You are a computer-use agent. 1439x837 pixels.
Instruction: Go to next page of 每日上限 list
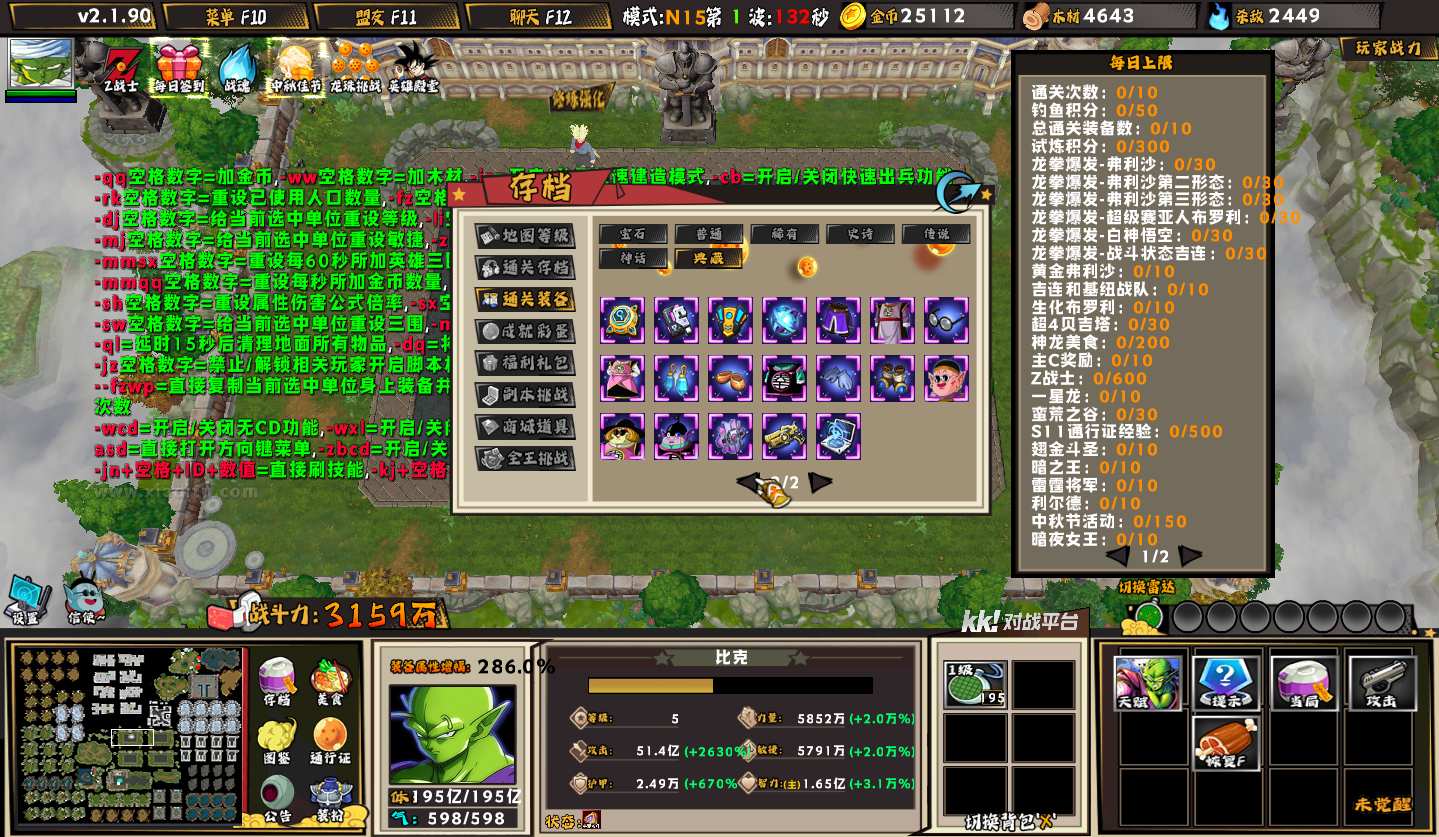pyautogui.click(x=1190, y=556)
